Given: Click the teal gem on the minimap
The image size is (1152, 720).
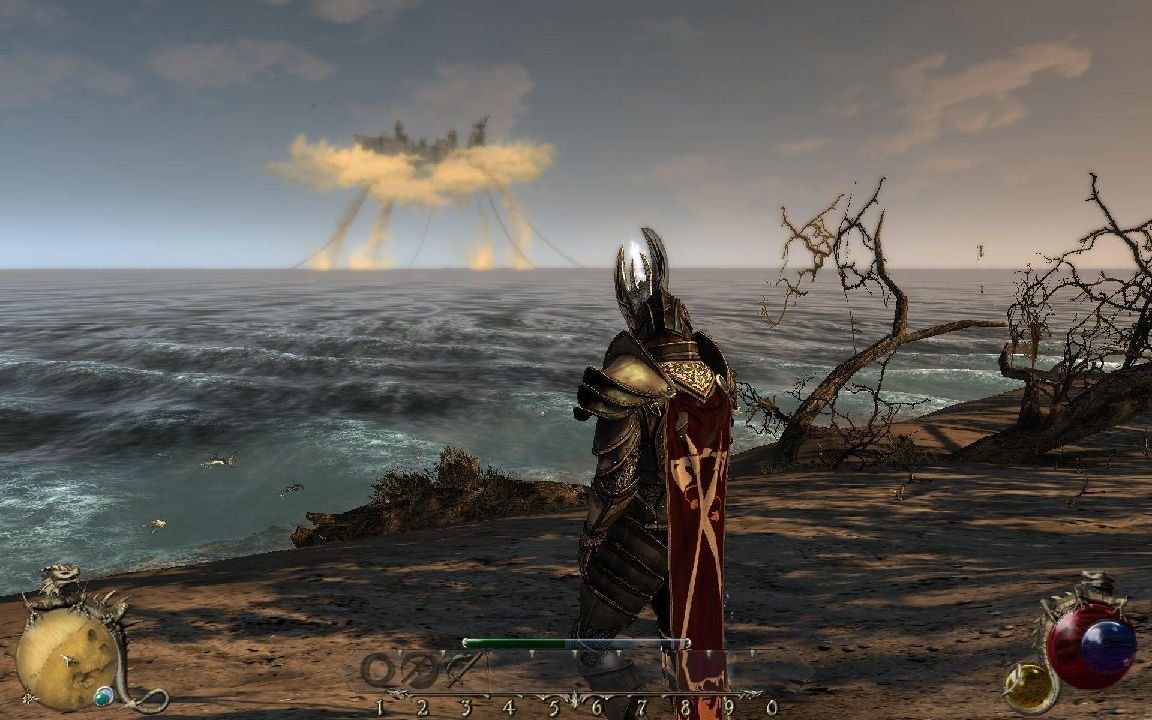Looking at the screenshot, I should (x=103, y=695).
